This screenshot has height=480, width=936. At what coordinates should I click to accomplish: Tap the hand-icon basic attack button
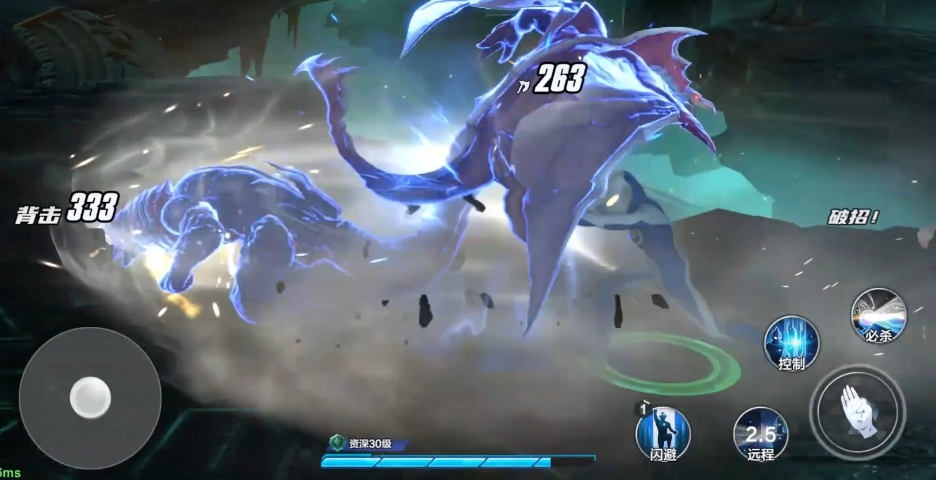pos(857,411)
